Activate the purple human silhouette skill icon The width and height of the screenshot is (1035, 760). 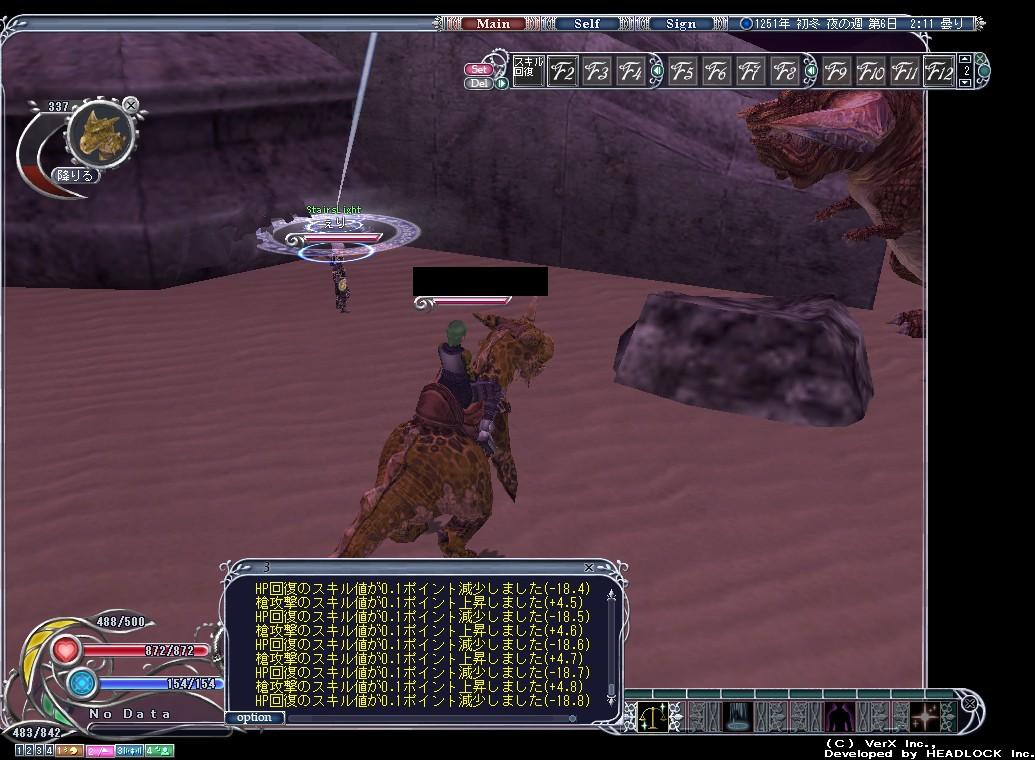pos(836,716)
